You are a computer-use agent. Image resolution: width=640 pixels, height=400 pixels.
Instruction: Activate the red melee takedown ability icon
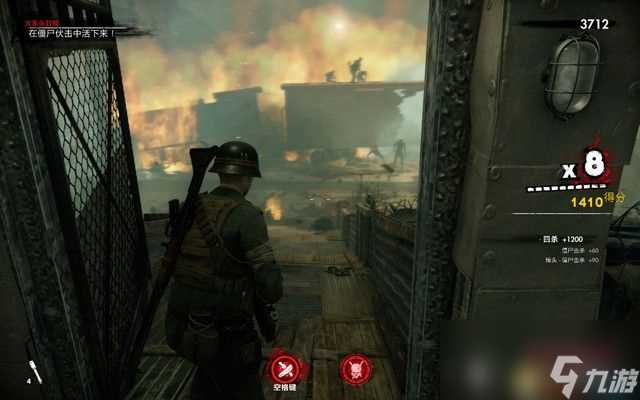tap(283, 365)
